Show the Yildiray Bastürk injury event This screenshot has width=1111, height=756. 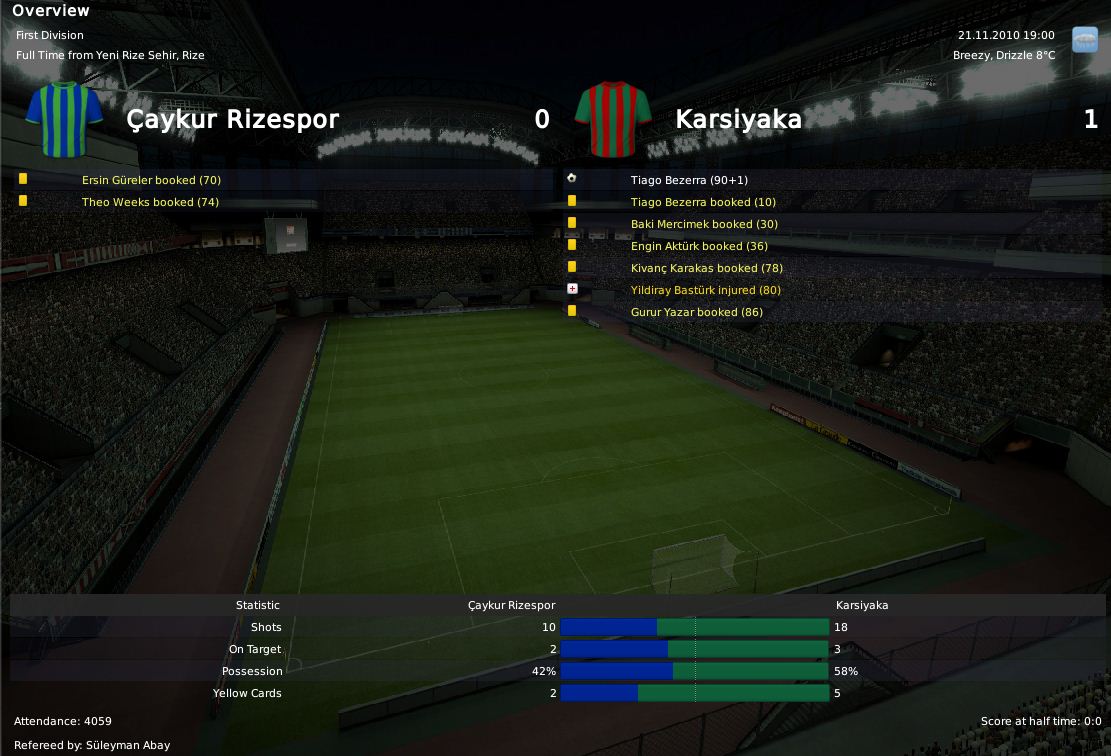coord(706,290)
